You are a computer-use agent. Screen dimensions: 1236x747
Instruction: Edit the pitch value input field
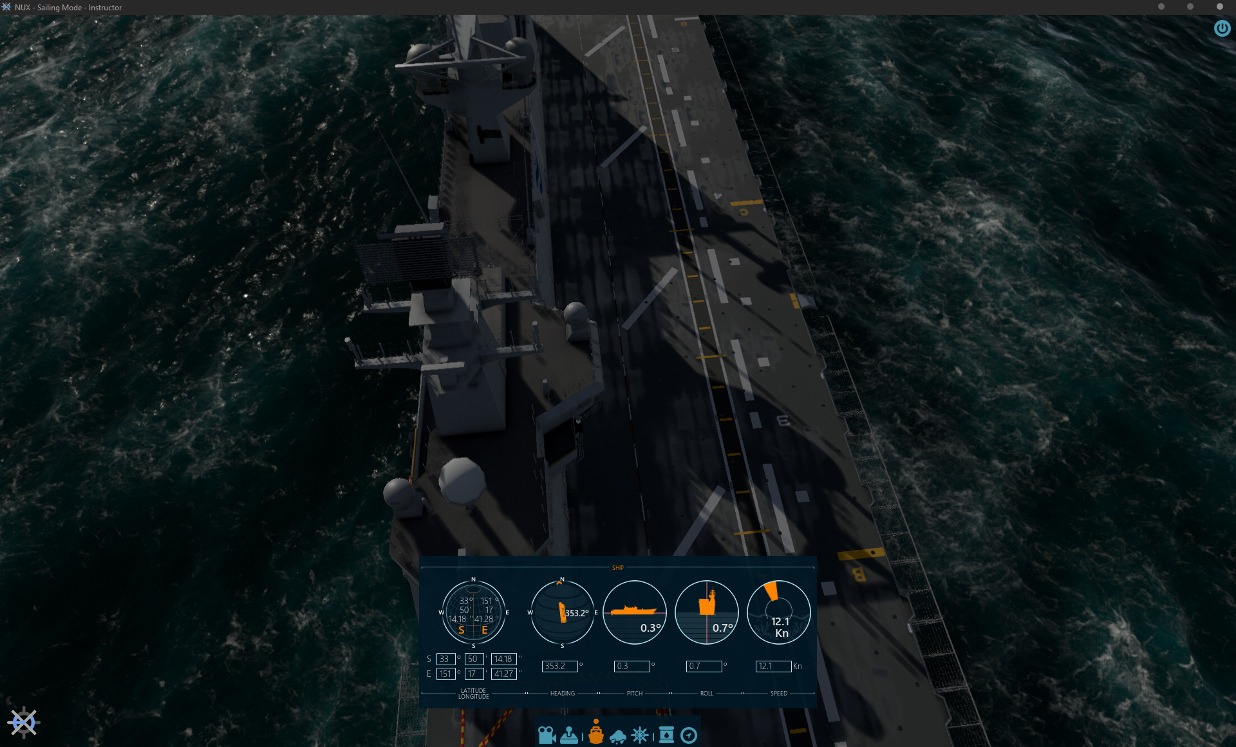click(x=632, y=666)
